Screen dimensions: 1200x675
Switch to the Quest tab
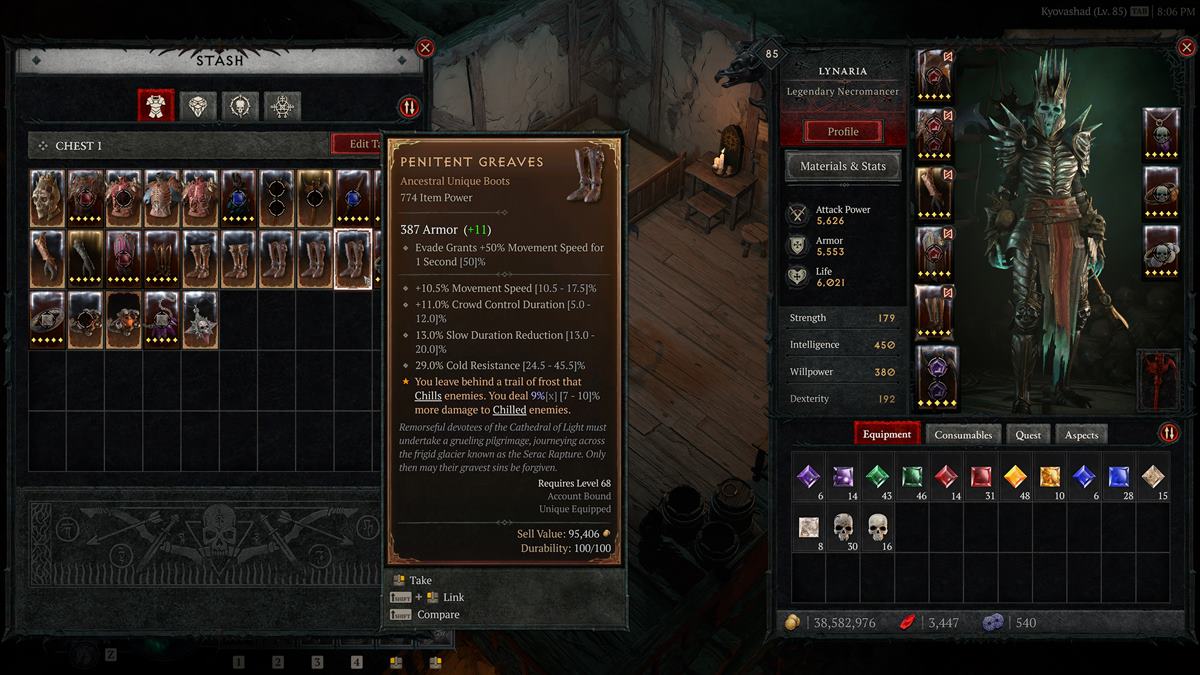point(1028,434)
